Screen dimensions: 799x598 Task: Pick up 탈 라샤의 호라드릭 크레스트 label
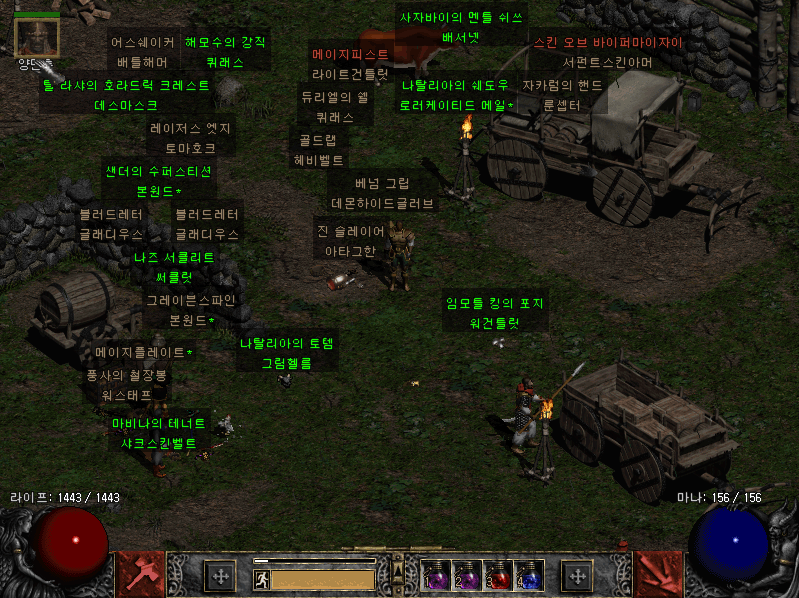point(126,95)
